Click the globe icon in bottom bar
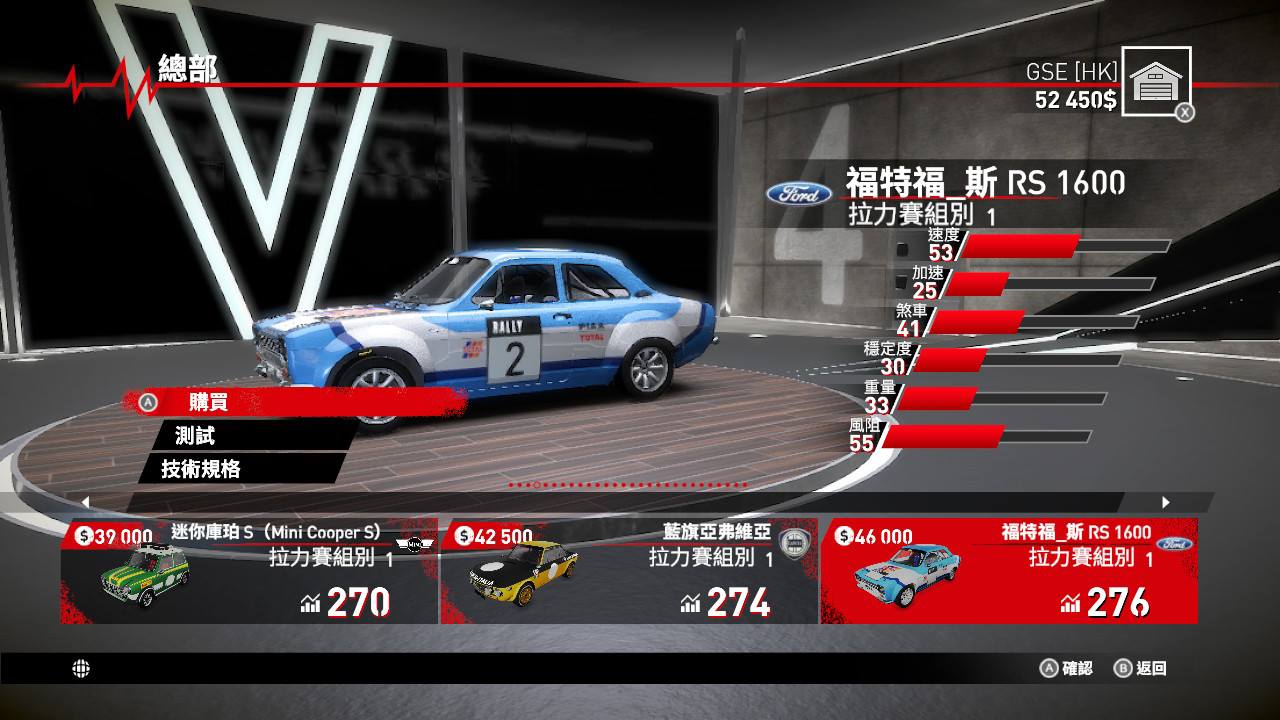The width and height of the screenshot is (1280, 720). point(81,669)
